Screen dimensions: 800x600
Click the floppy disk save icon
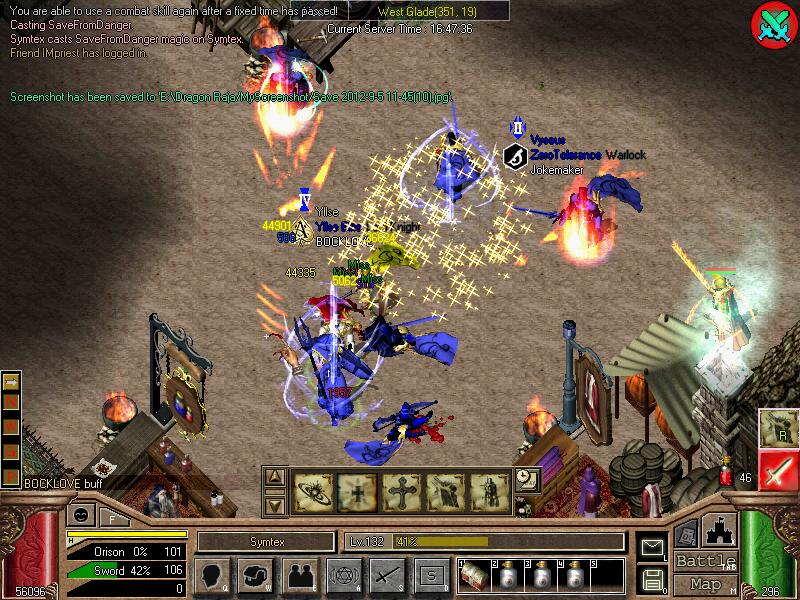click(652, 578)
